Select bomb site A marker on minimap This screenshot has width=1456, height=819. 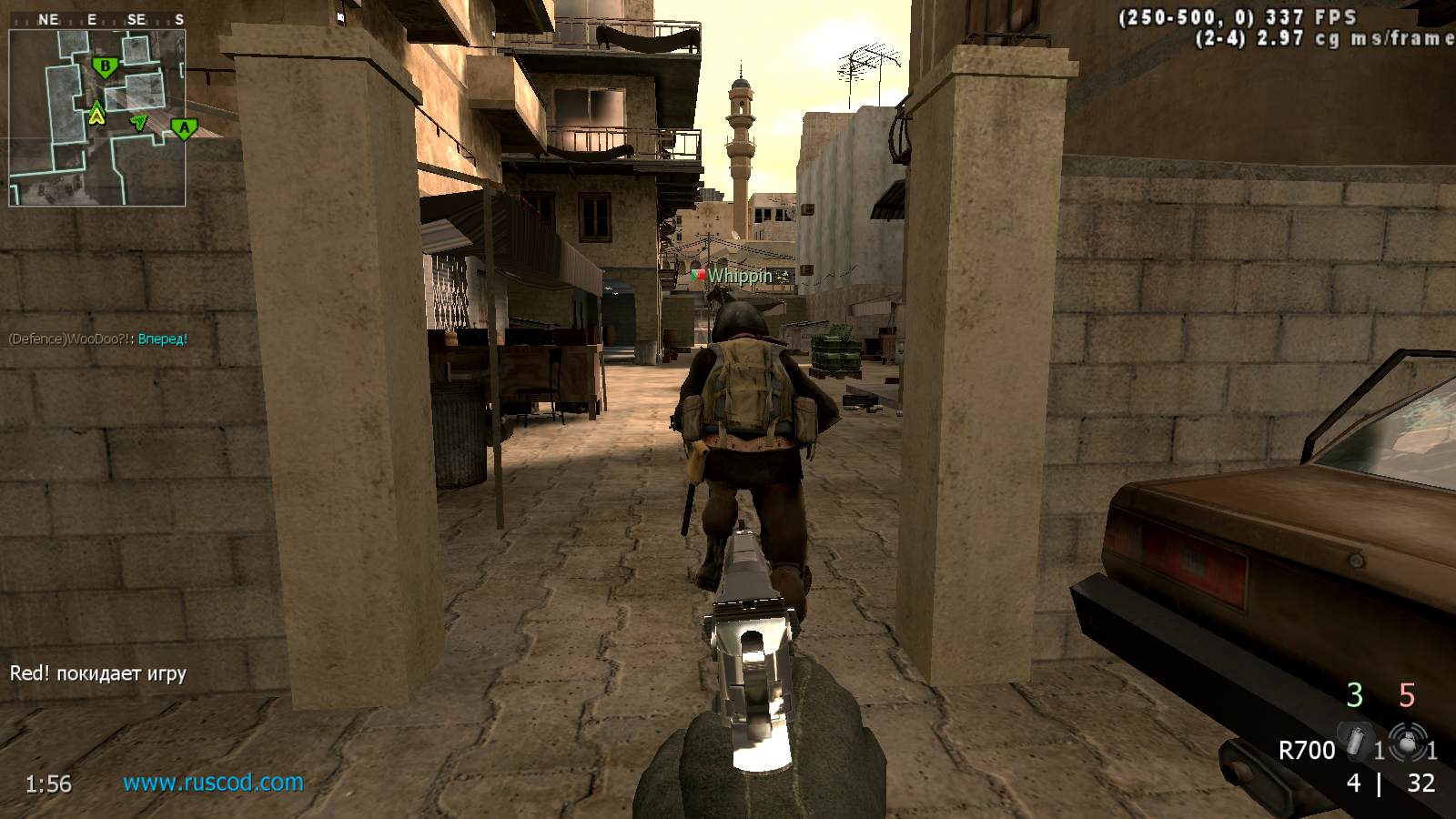[184, 129]
